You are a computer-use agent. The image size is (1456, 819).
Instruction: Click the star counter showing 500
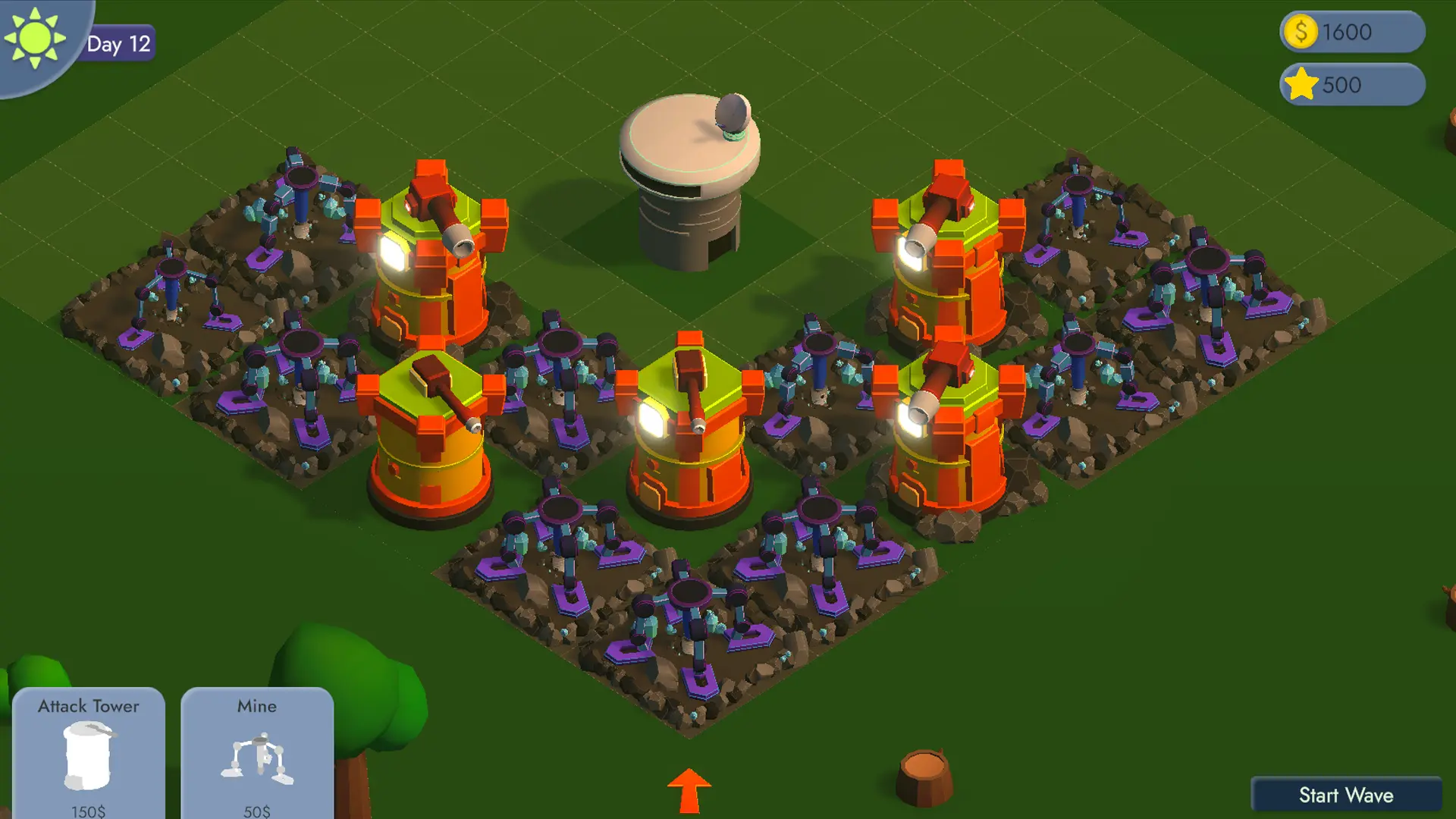pyautogui.click(x=1342, y=85)
